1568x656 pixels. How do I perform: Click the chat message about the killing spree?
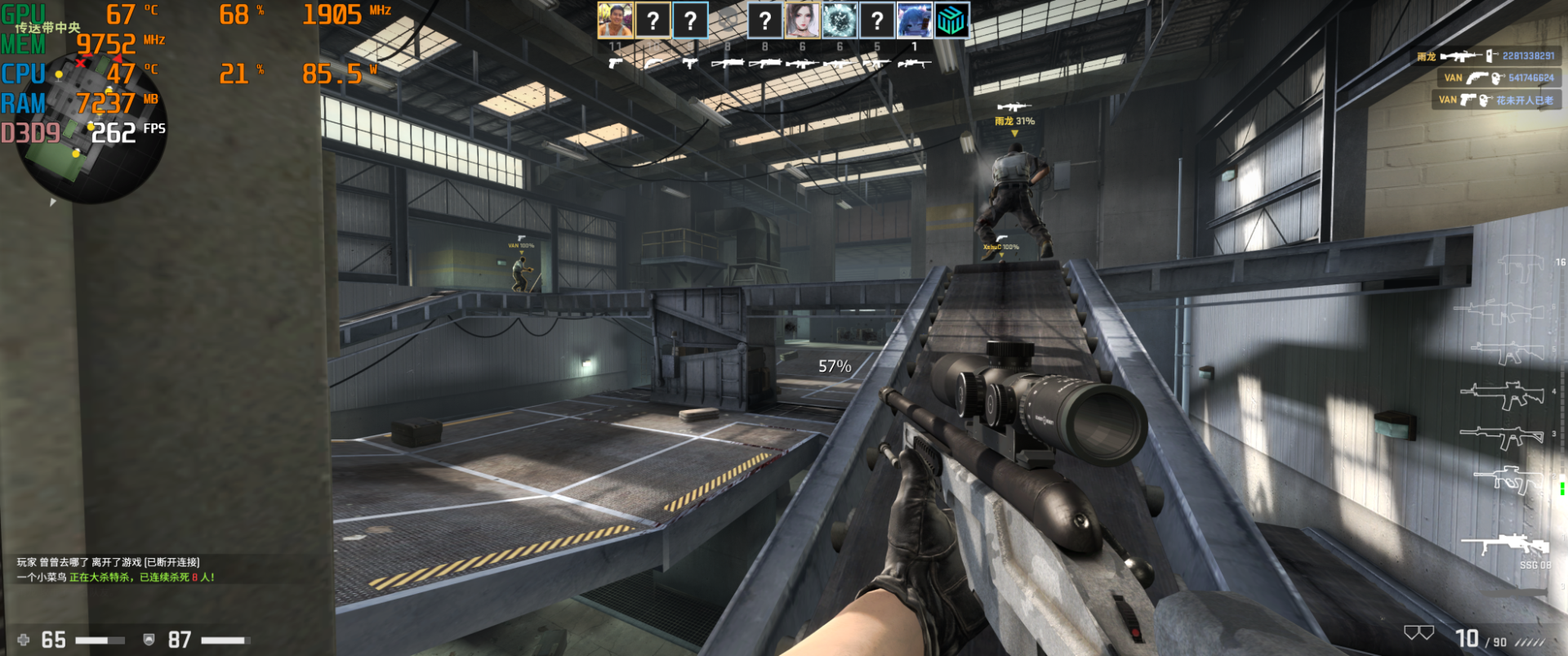coord(115,578)
